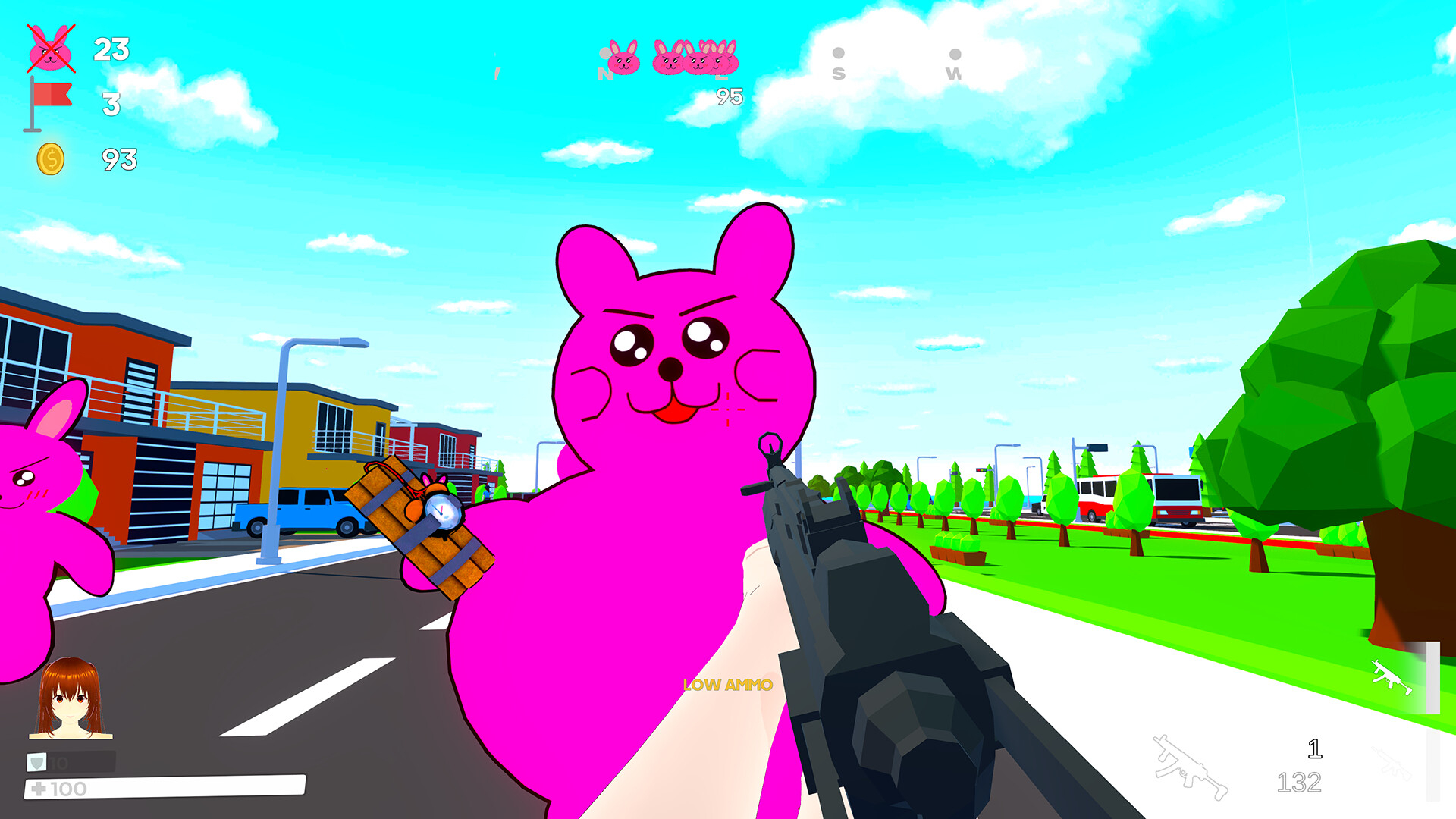Open the weapon slot labeled 1
1456x819 pixels.
1315,749
